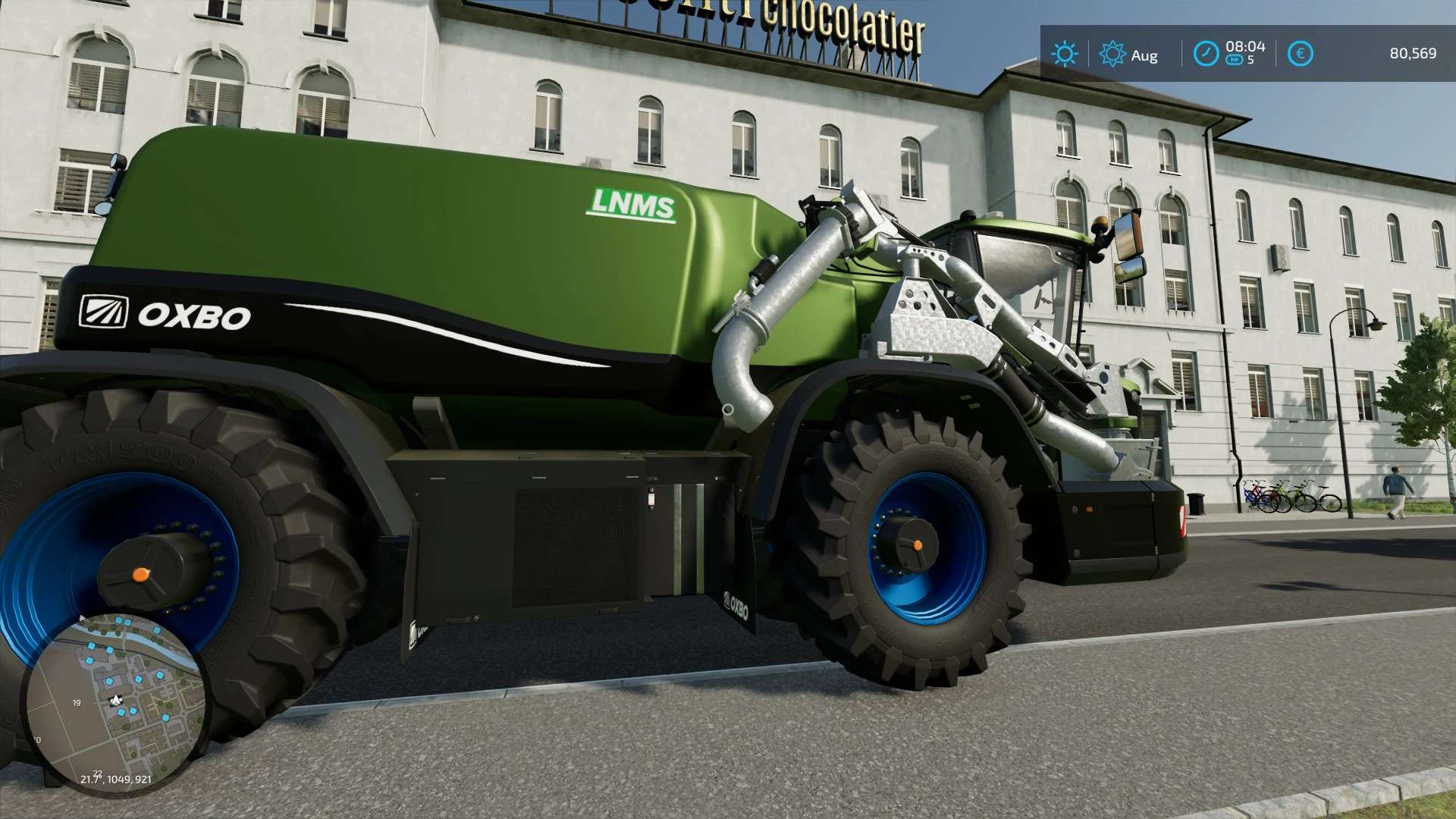
Task: Click the time speed indicator showing 5
Action: (x=1251, y=59)
